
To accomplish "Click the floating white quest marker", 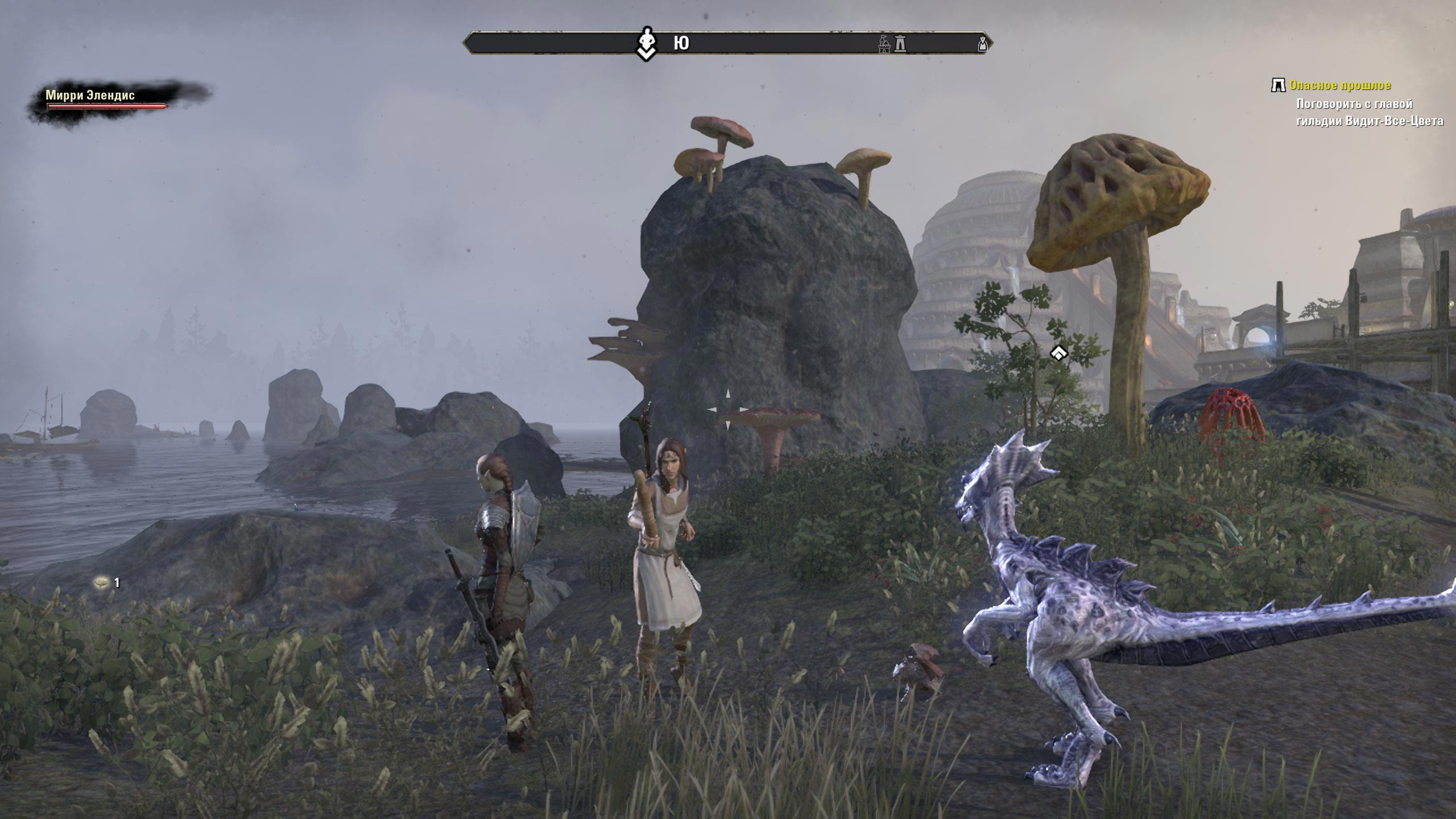I will (x=1058, y=354).
